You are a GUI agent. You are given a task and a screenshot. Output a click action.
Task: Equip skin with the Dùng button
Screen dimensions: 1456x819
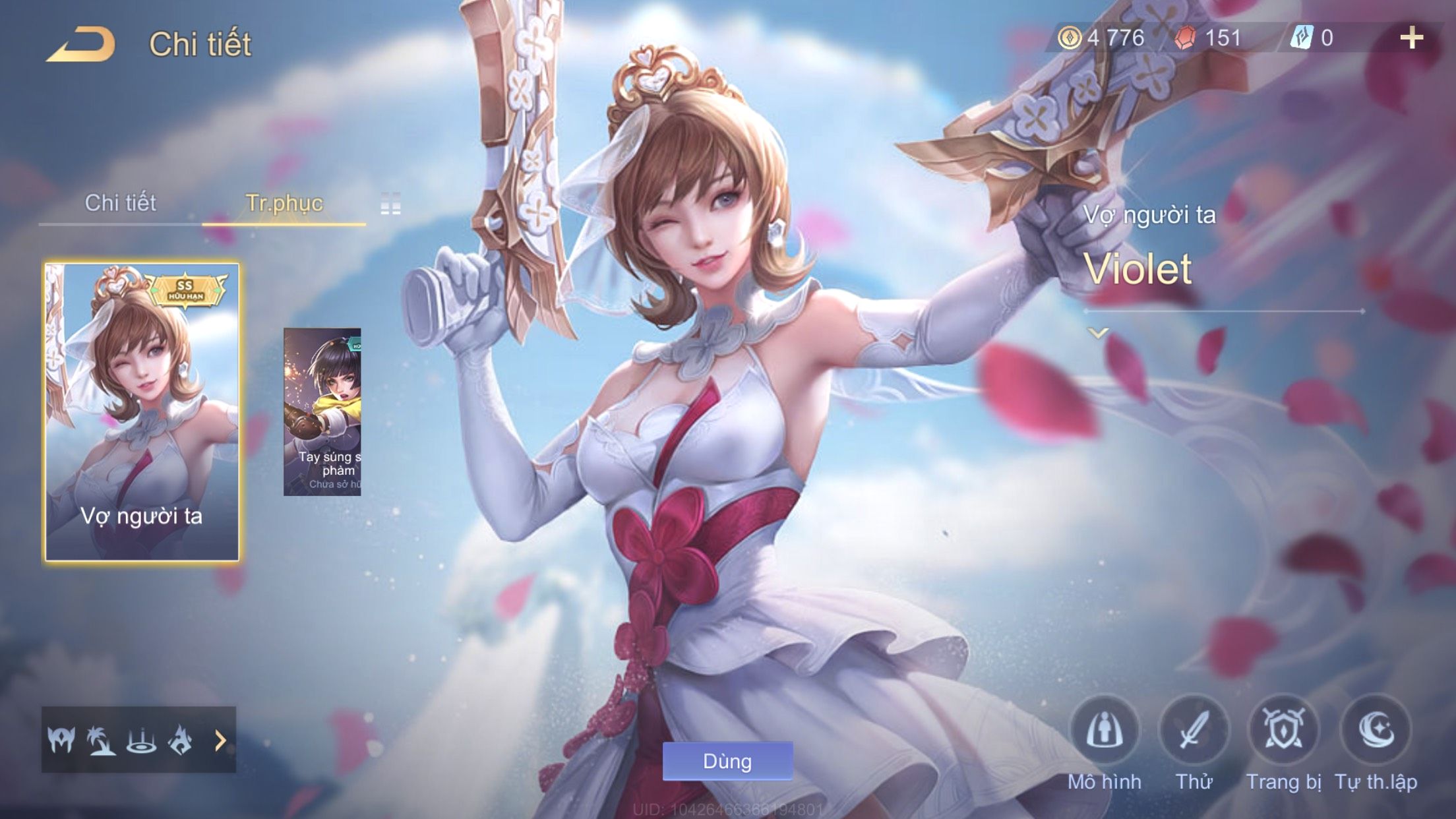pos(727,761)
